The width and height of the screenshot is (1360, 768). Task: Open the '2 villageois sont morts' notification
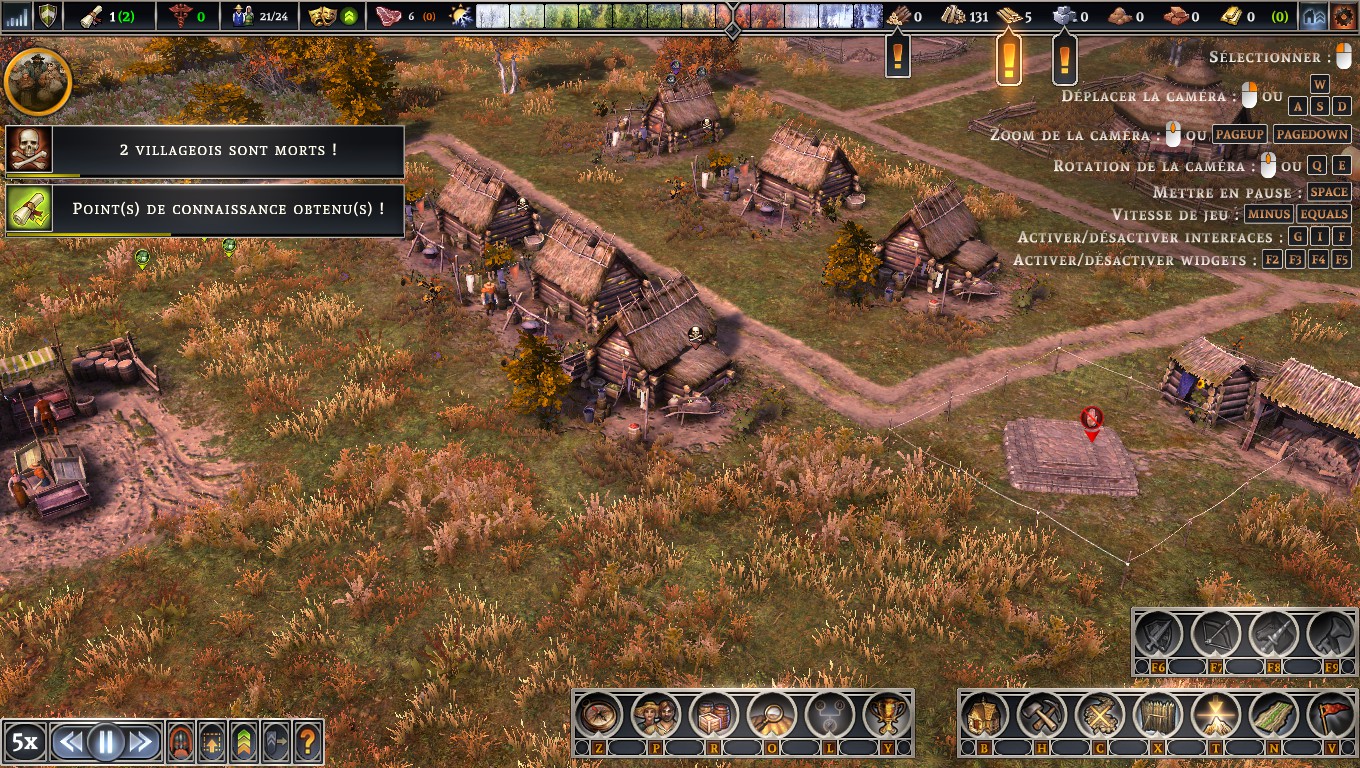[205, 150]
